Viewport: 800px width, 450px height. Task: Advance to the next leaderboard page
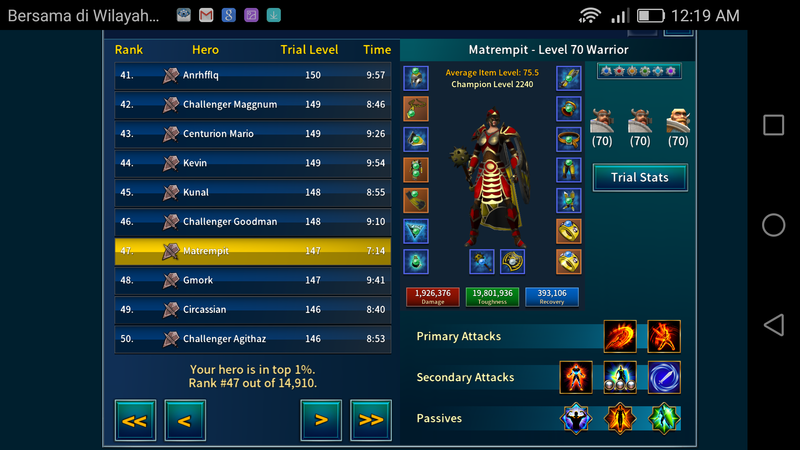click(x=321, y=420)
